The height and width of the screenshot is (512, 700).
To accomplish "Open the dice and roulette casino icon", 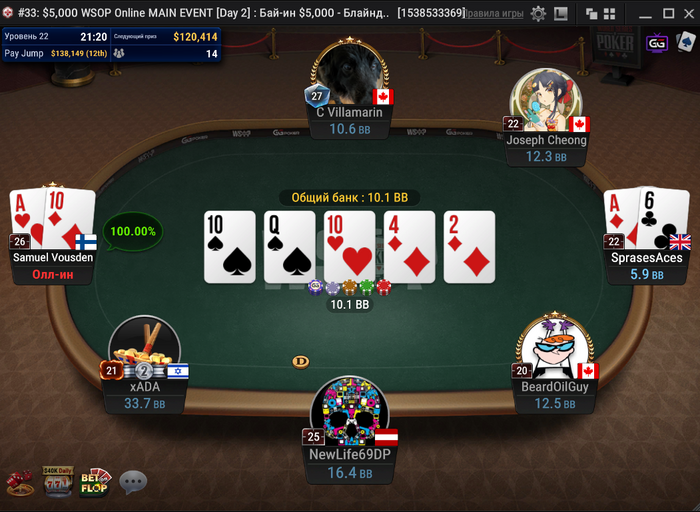I will 17,483.
